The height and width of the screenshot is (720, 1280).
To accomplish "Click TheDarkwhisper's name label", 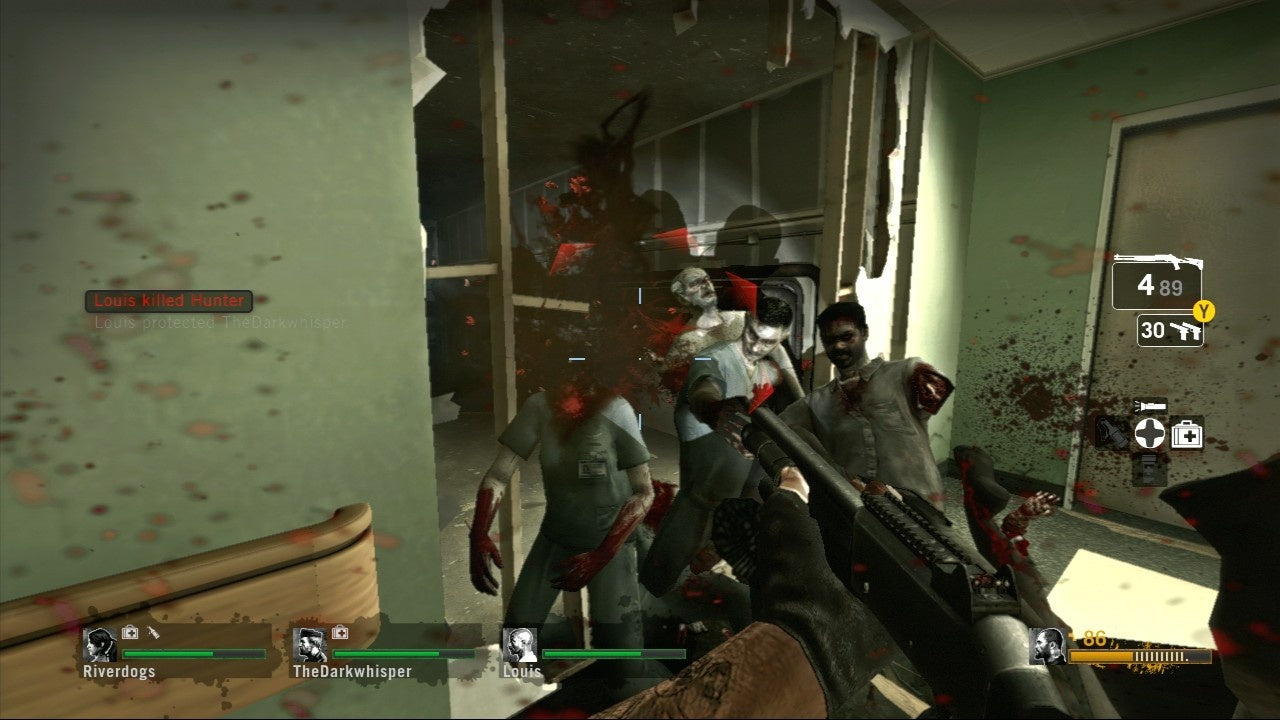I will (x=350, y=672).
